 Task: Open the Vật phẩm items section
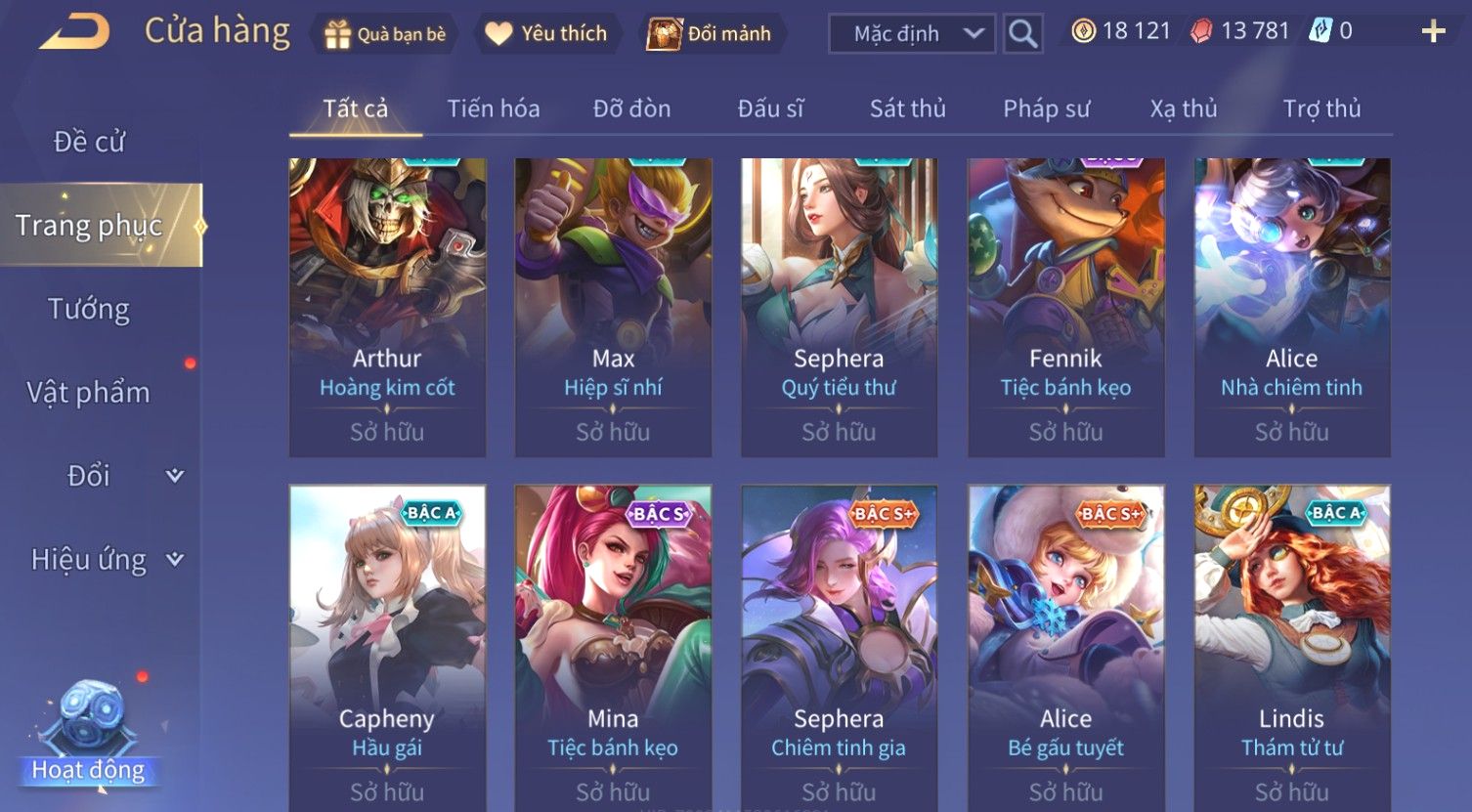coord(89,393)
